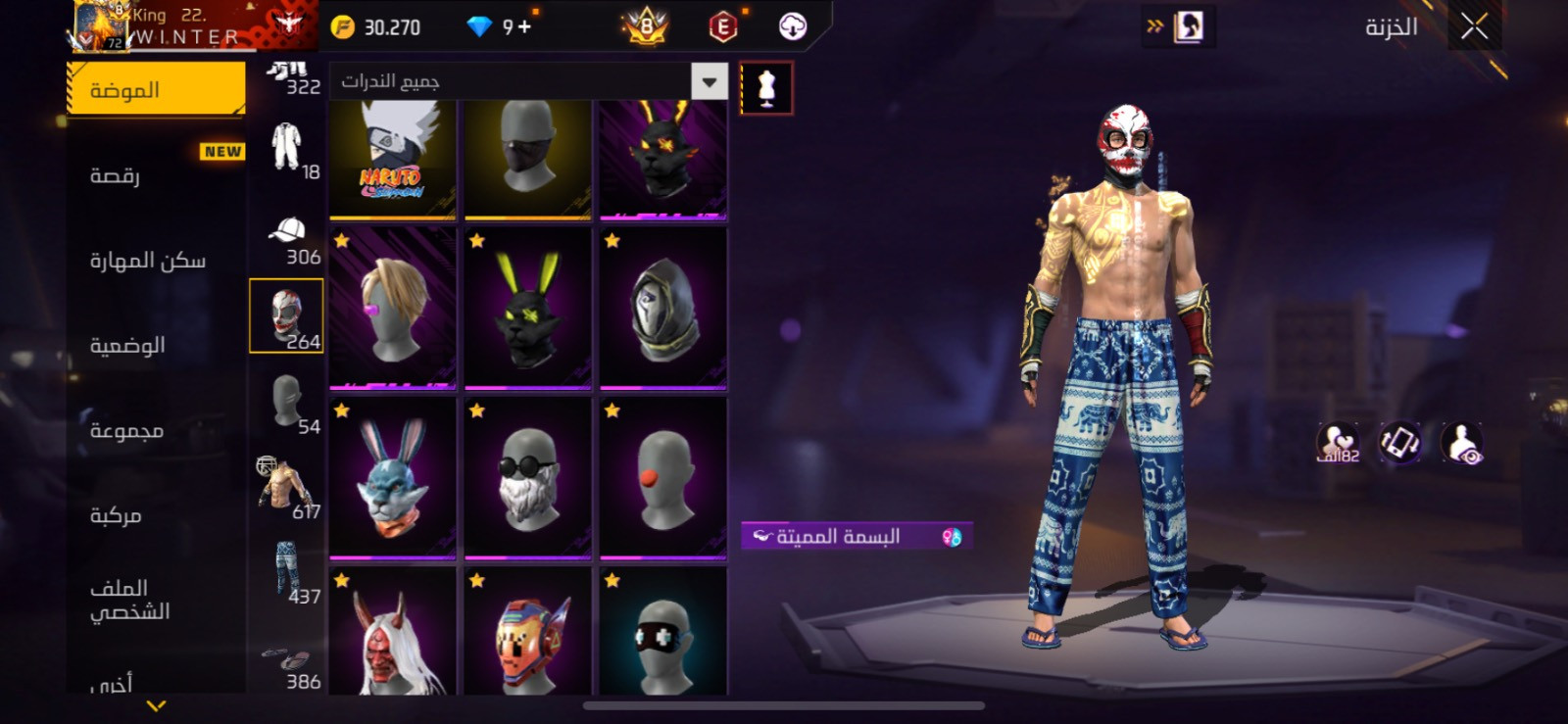Switch to the رقصة emote tab
Image resolution: width=1568 pixels, height=724 pixels.
(x=116, y=175)
